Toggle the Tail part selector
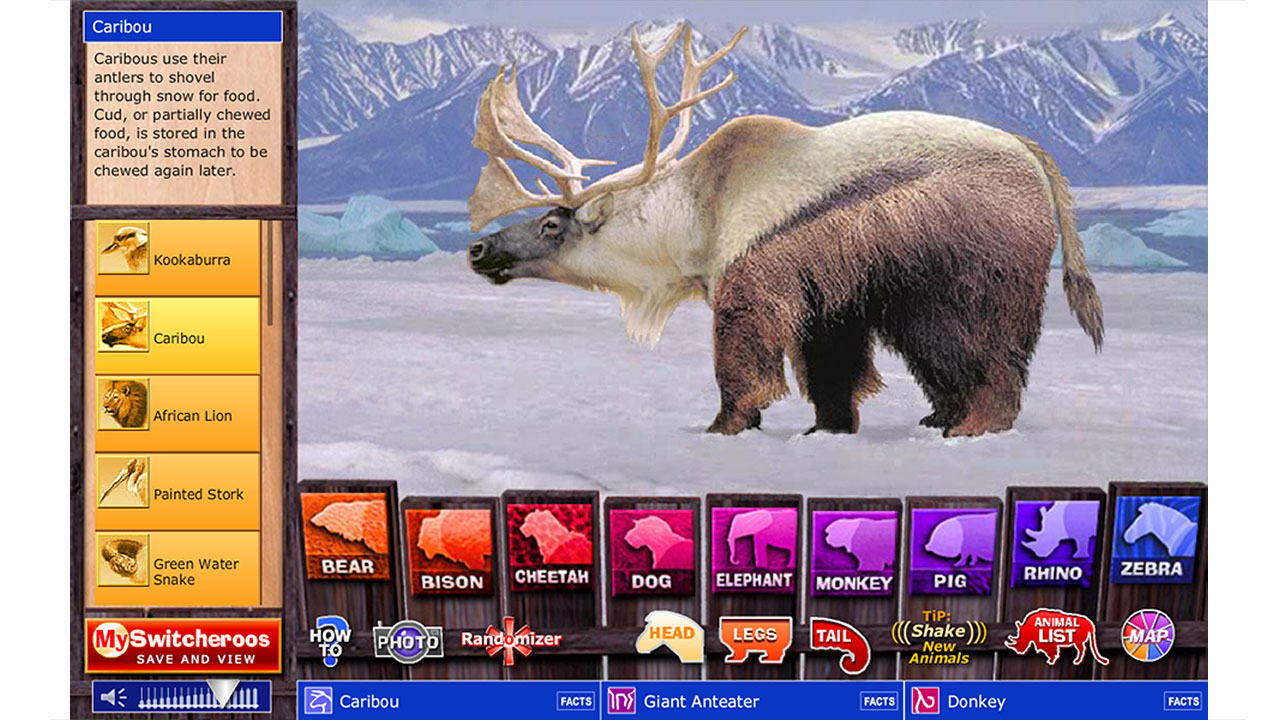 pyautogui.click(x=836, y=637)
